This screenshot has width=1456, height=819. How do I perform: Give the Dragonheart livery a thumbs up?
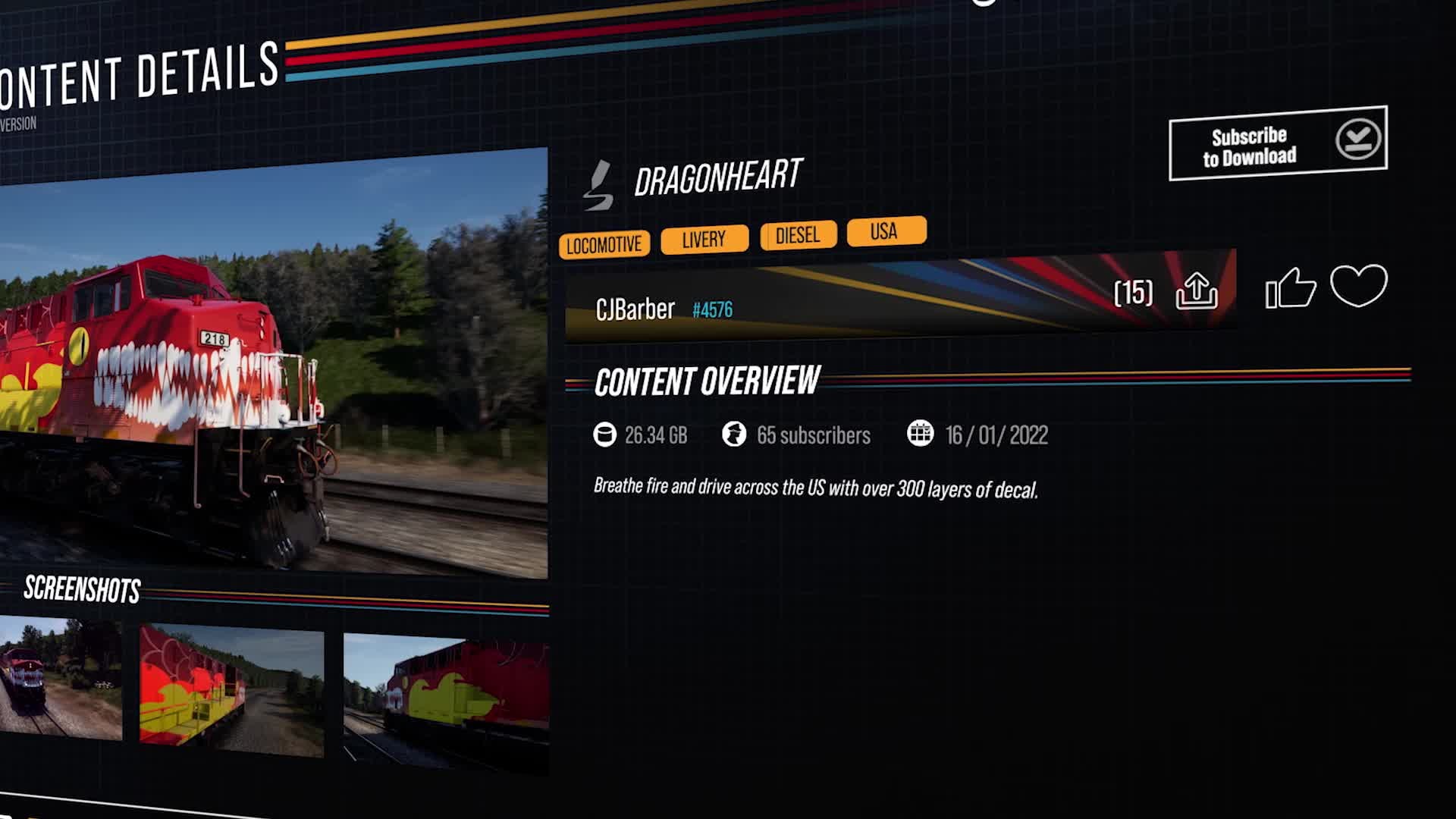tap(1289, 288)
